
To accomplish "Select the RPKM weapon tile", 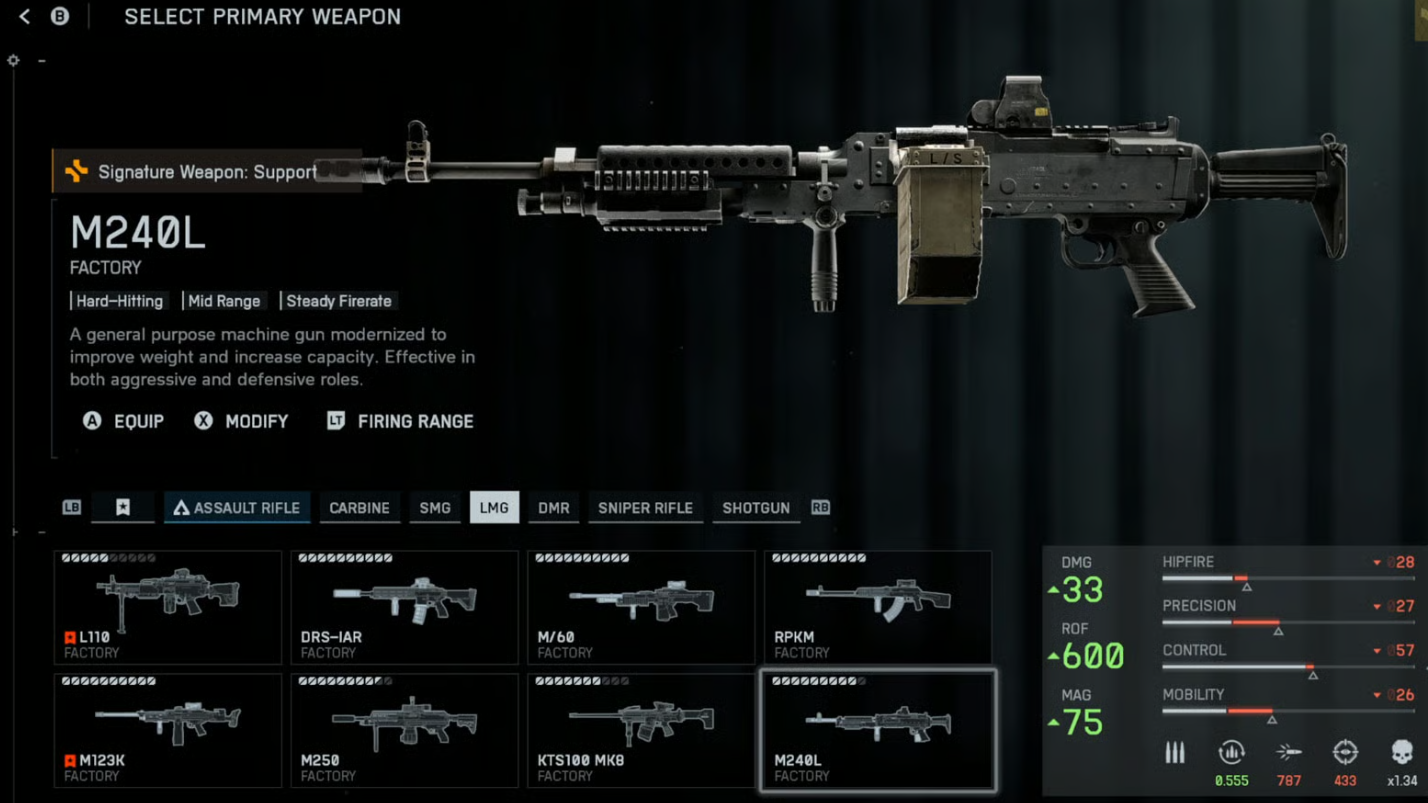I will tap(877, 607).
